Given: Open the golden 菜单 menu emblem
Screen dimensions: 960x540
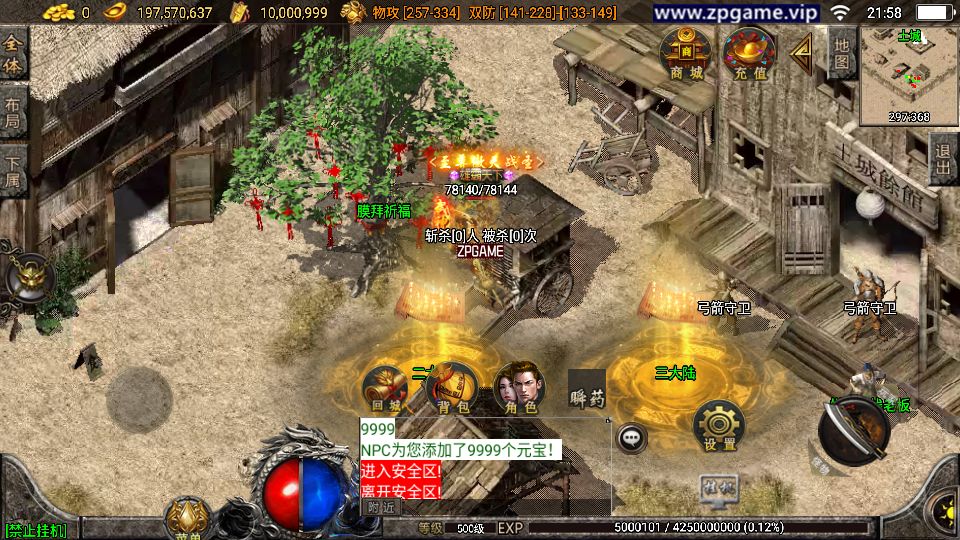Looking at the screenshot, I should (188, 517).
